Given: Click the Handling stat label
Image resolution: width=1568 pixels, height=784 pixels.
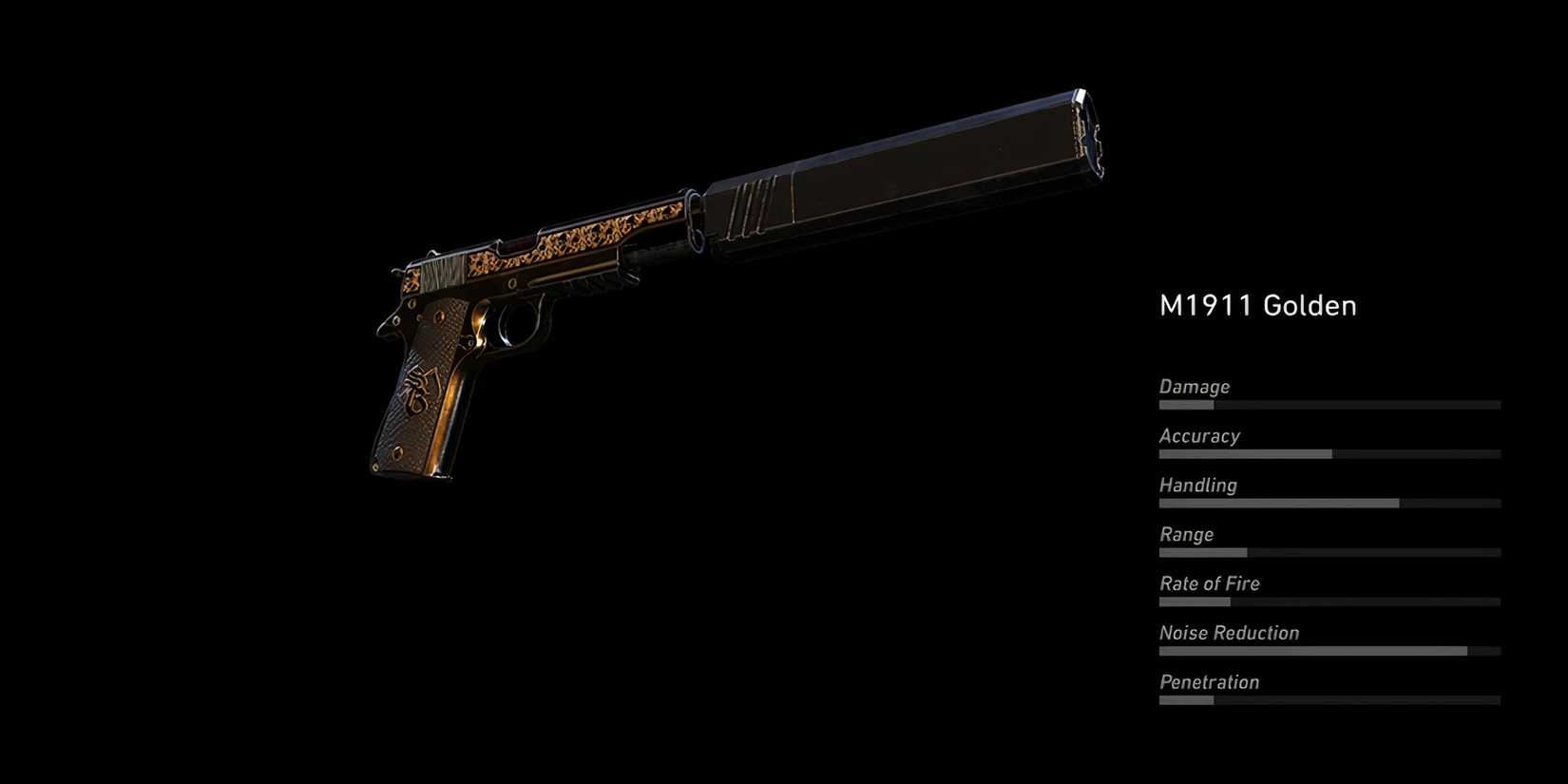Looking at the screenshot, I should click(1197, 486).
